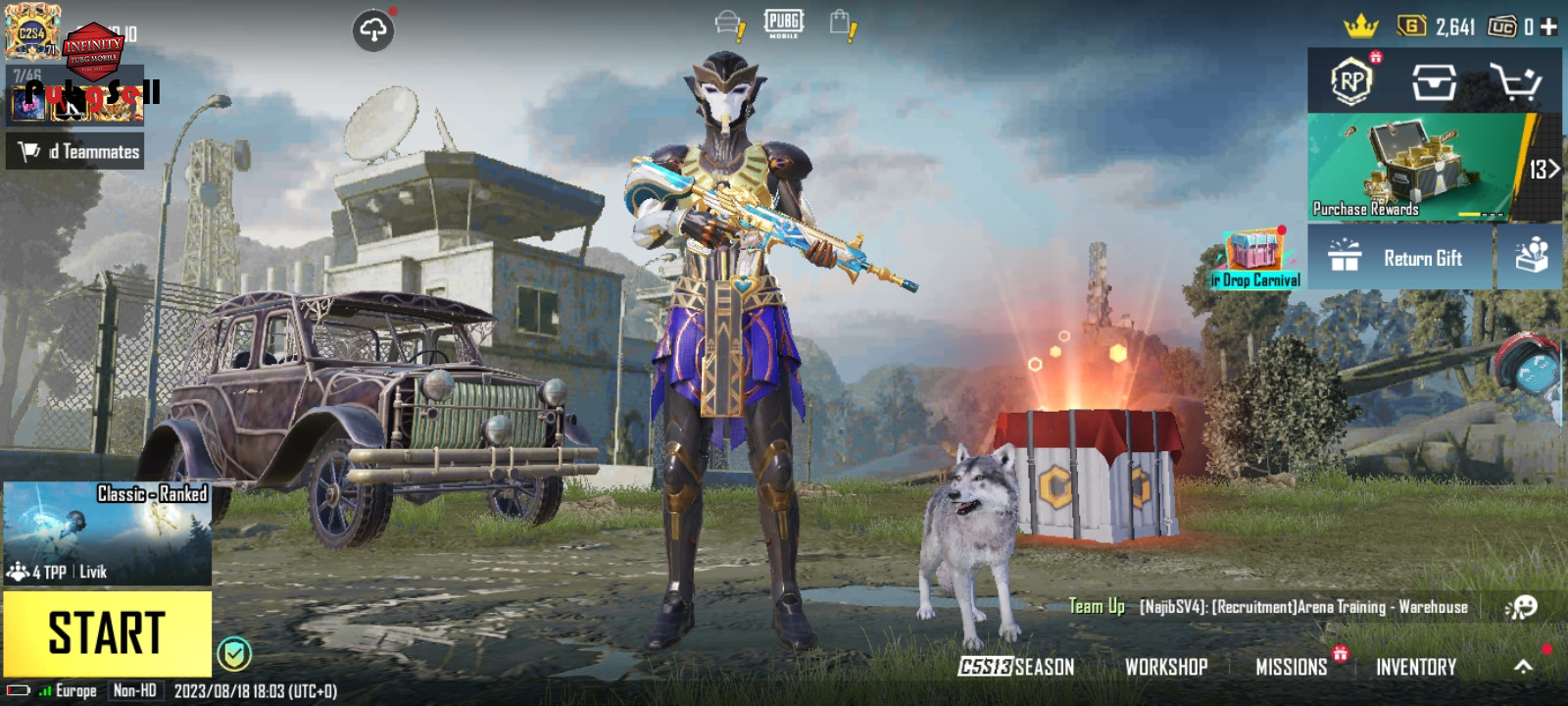Screen dimensions: 1568x706
Task: Expand the bottom menu arrow
Action: pyautogui.click(x=1523, y=667)
